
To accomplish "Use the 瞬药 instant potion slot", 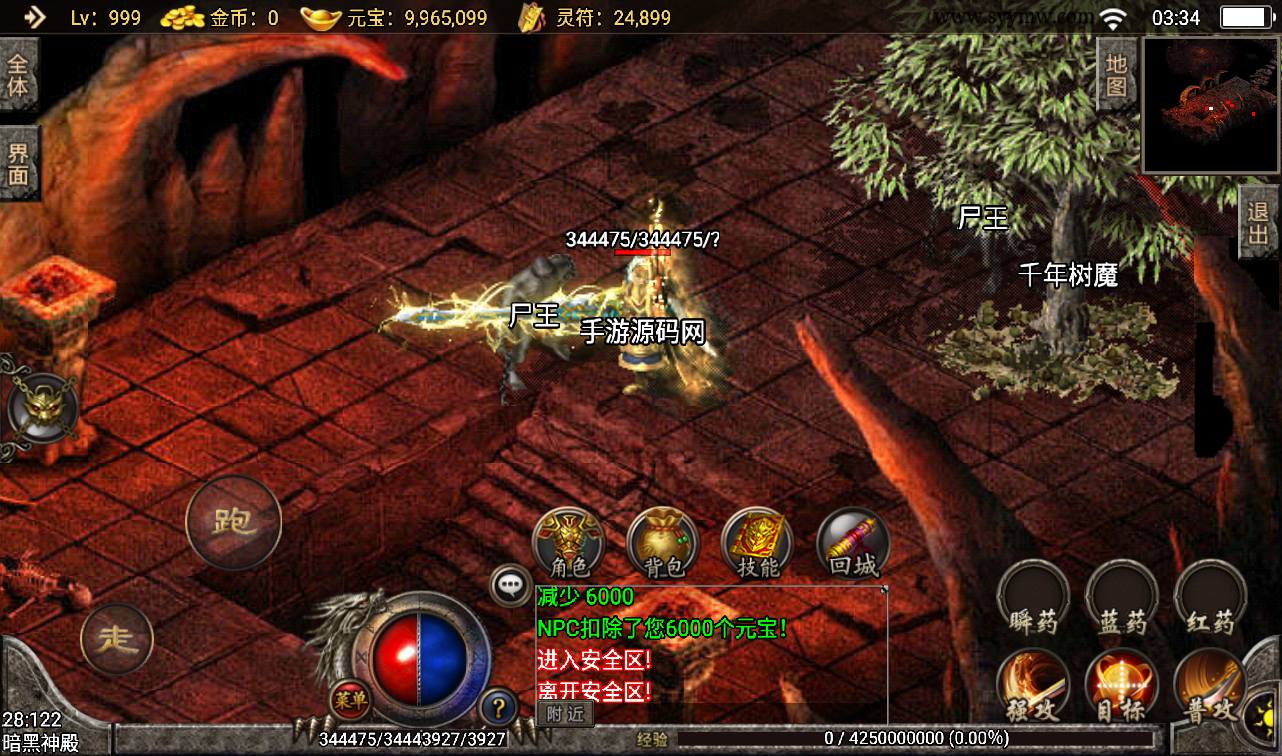I will point(1034,598).
